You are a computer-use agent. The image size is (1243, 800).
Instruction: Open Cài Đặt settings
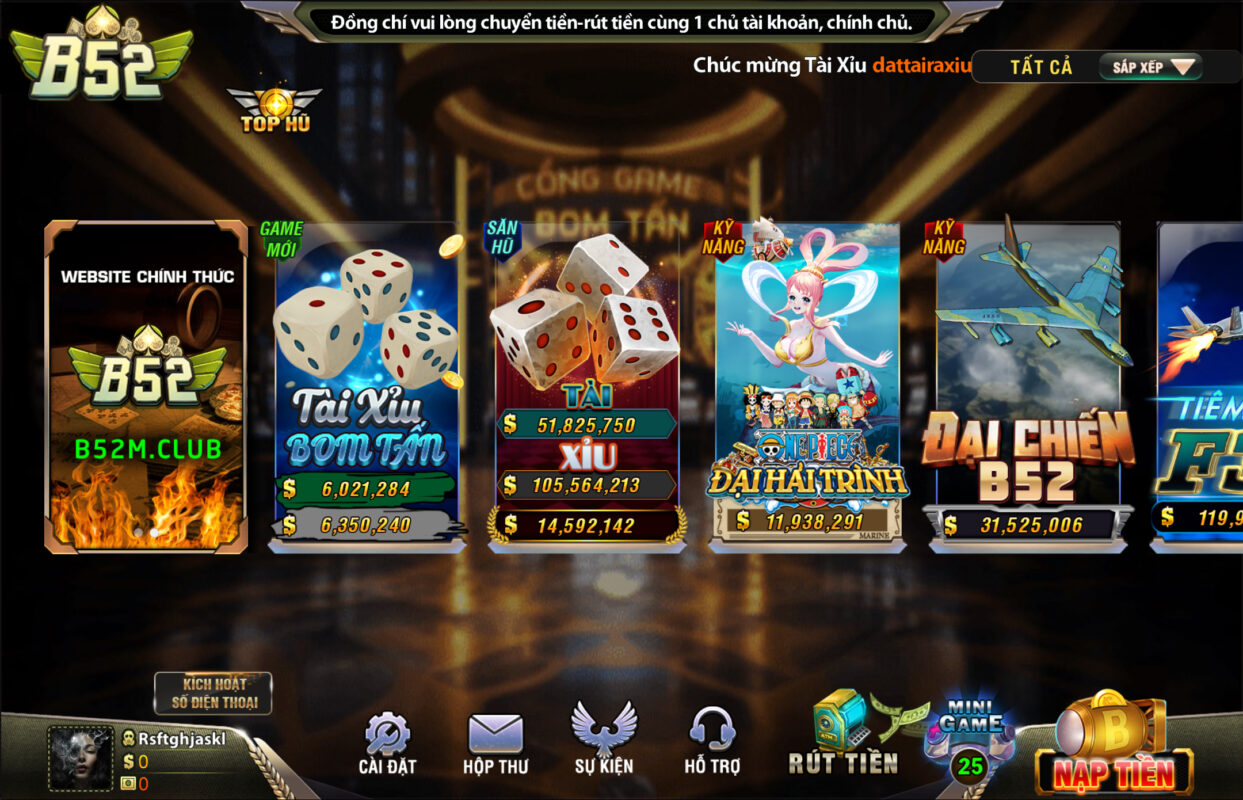click(x=387, y=743)
